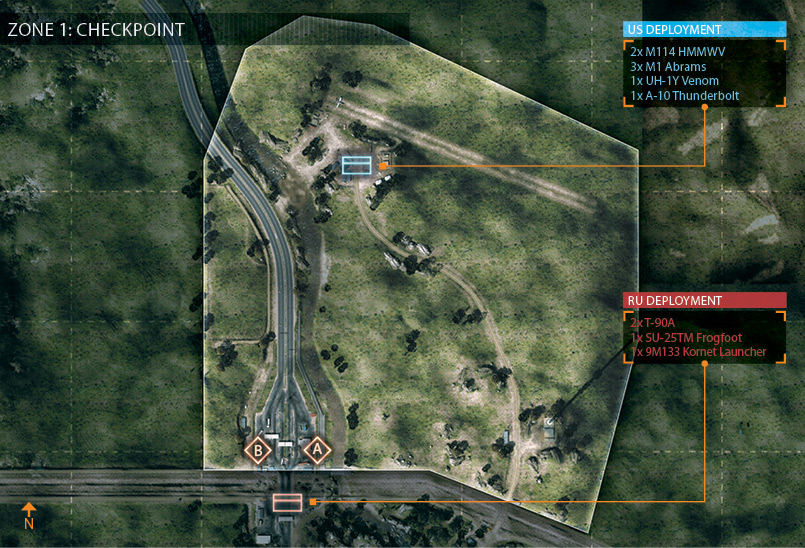The width and height of the screenshot is (805, 548).
Task: Select capture point B marker
Action: (258, 451)
